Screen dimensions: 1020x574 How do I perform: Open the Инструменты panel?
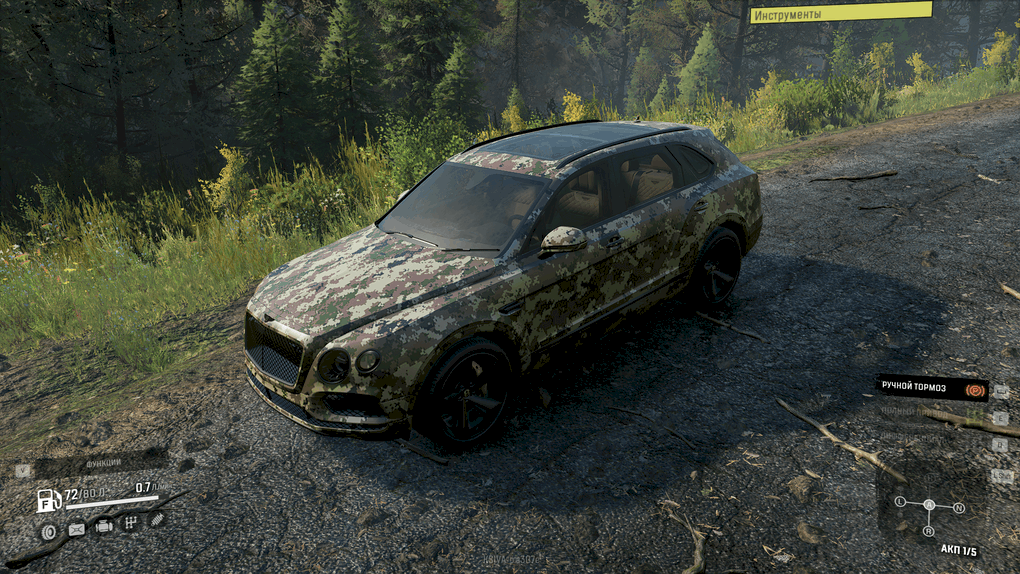pyautogui.click(x=840, y=13)
